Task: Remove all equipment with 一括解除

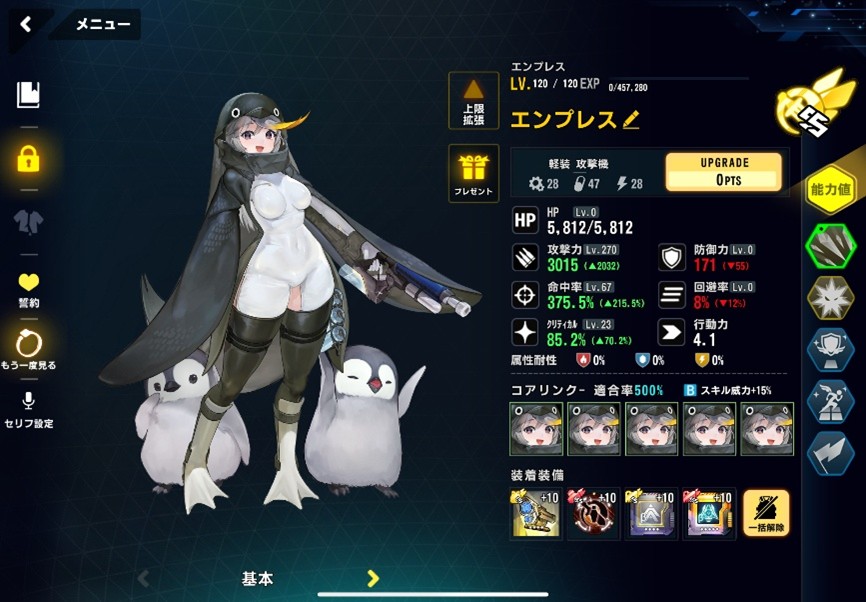Action: click(x=766, y=514)
